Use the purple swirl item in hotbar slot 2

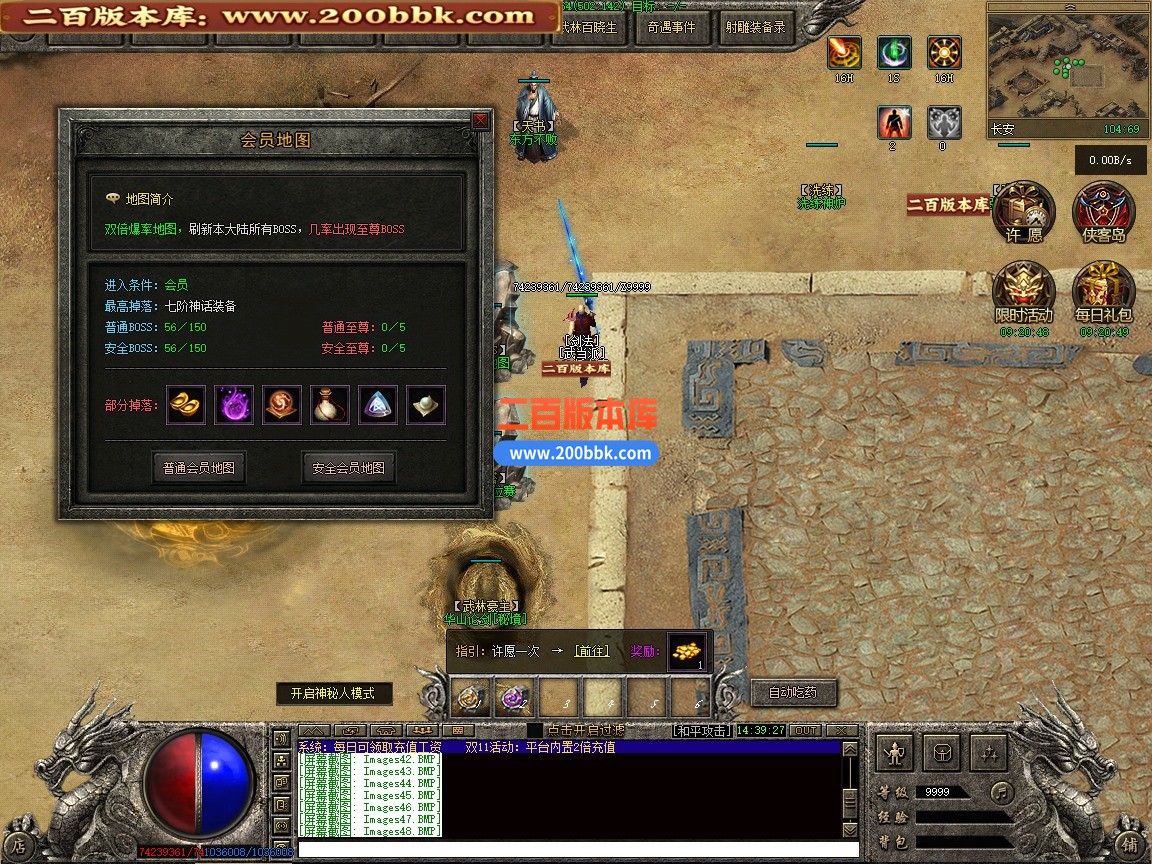click(515, 697)
